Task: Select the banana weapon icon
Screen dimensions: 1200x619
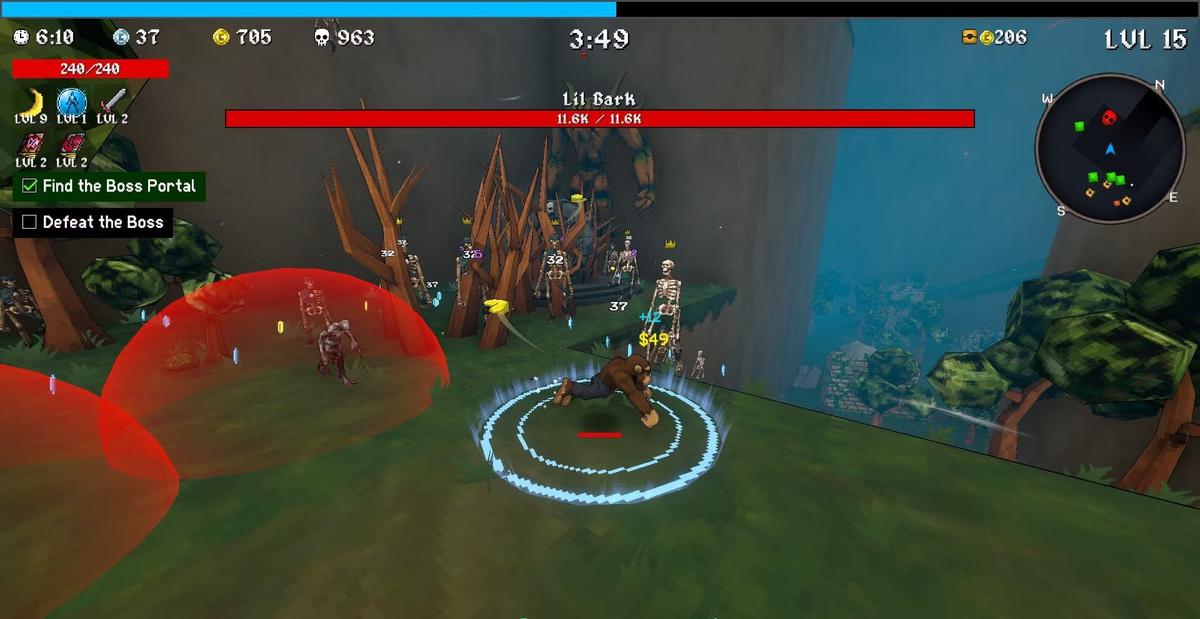Action: 33,100
